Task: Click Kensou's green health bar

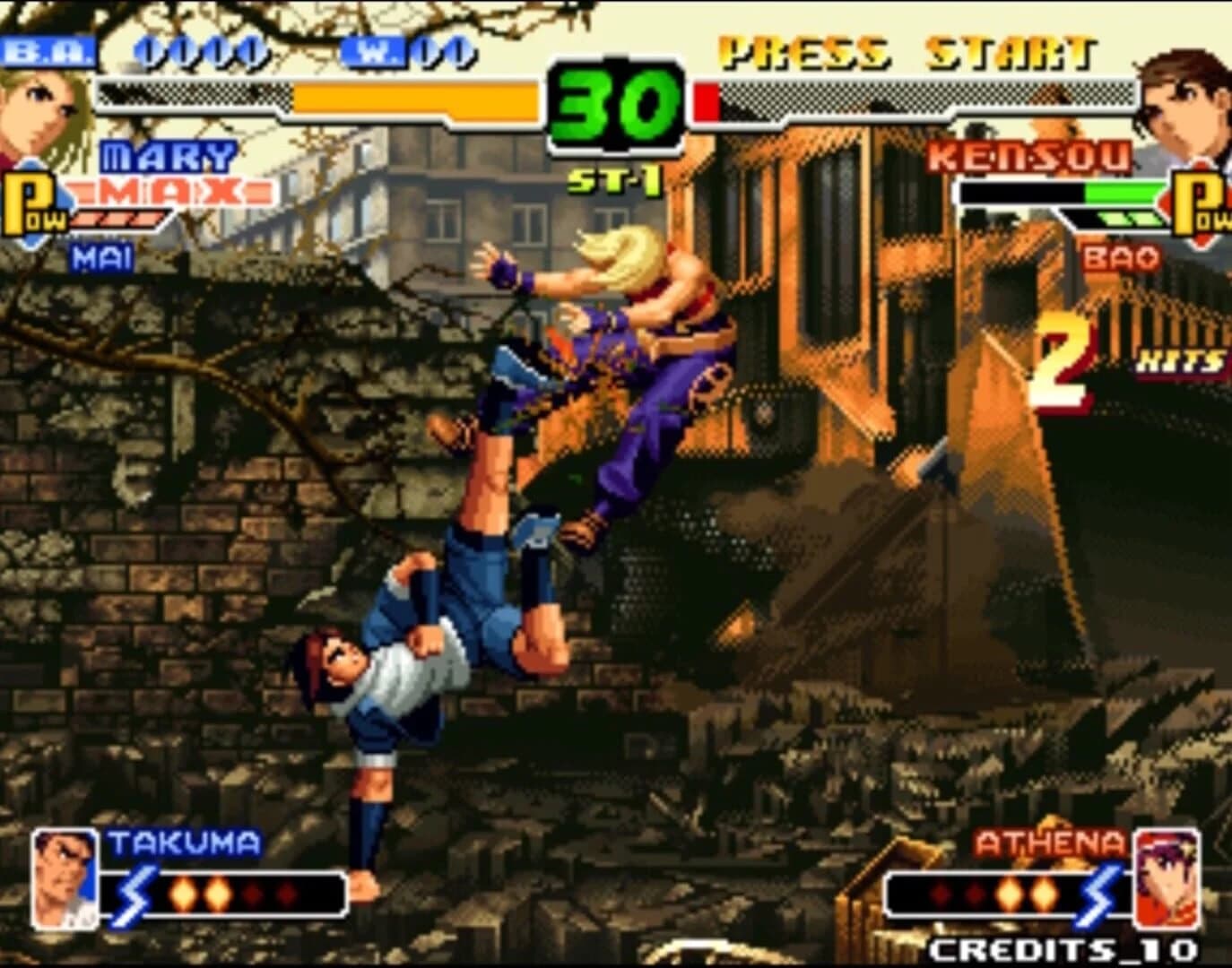Action: [1121, 193]
